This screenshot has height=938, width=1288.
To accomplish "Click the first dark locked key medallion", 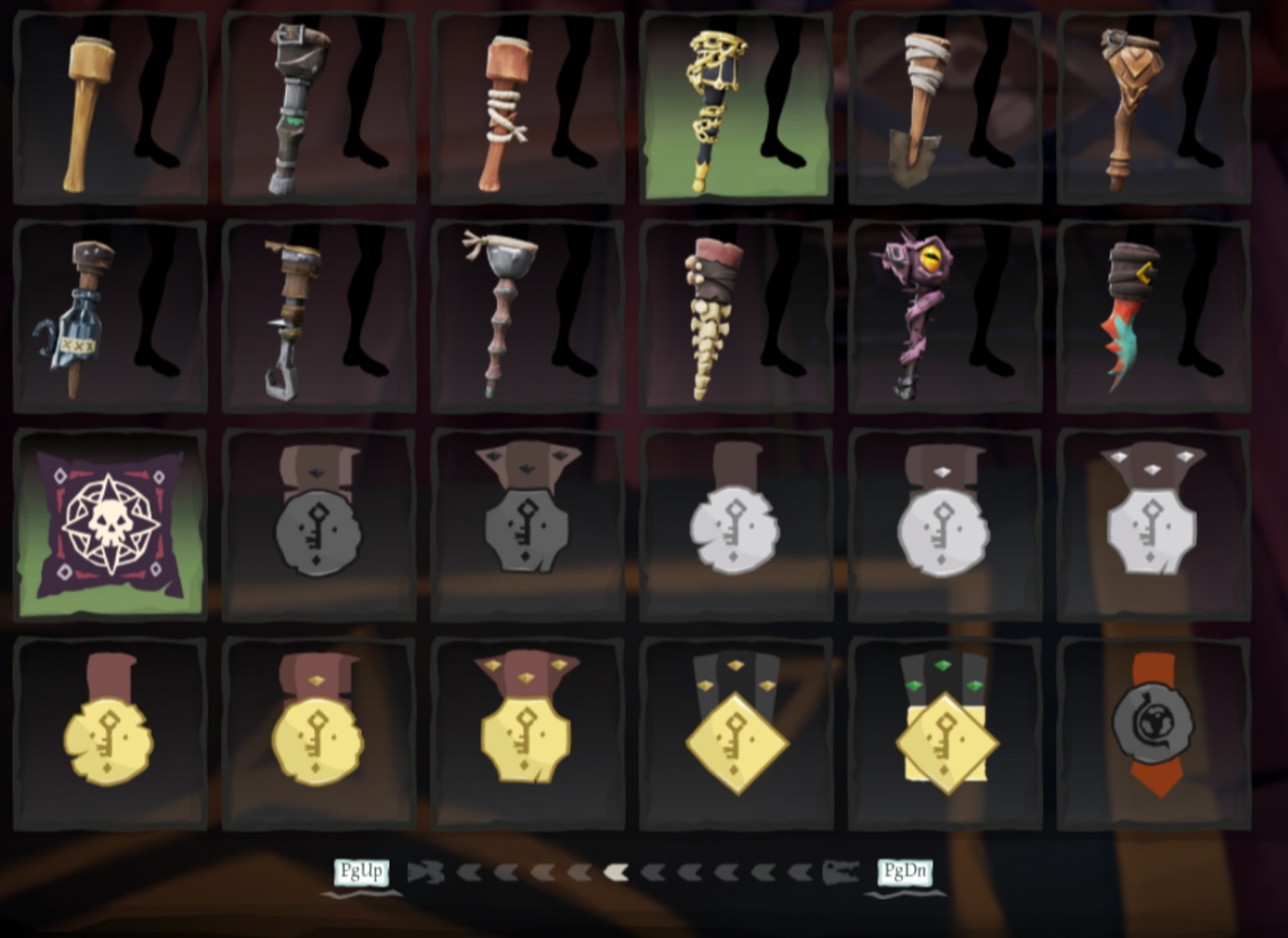I will tap(318, 527).
